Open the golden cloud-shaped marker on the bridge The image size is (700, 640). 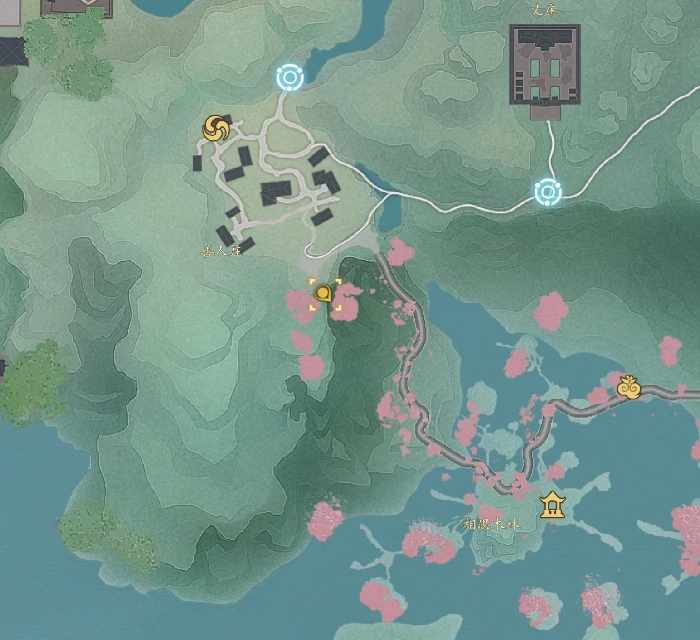[x=628, y=387]
